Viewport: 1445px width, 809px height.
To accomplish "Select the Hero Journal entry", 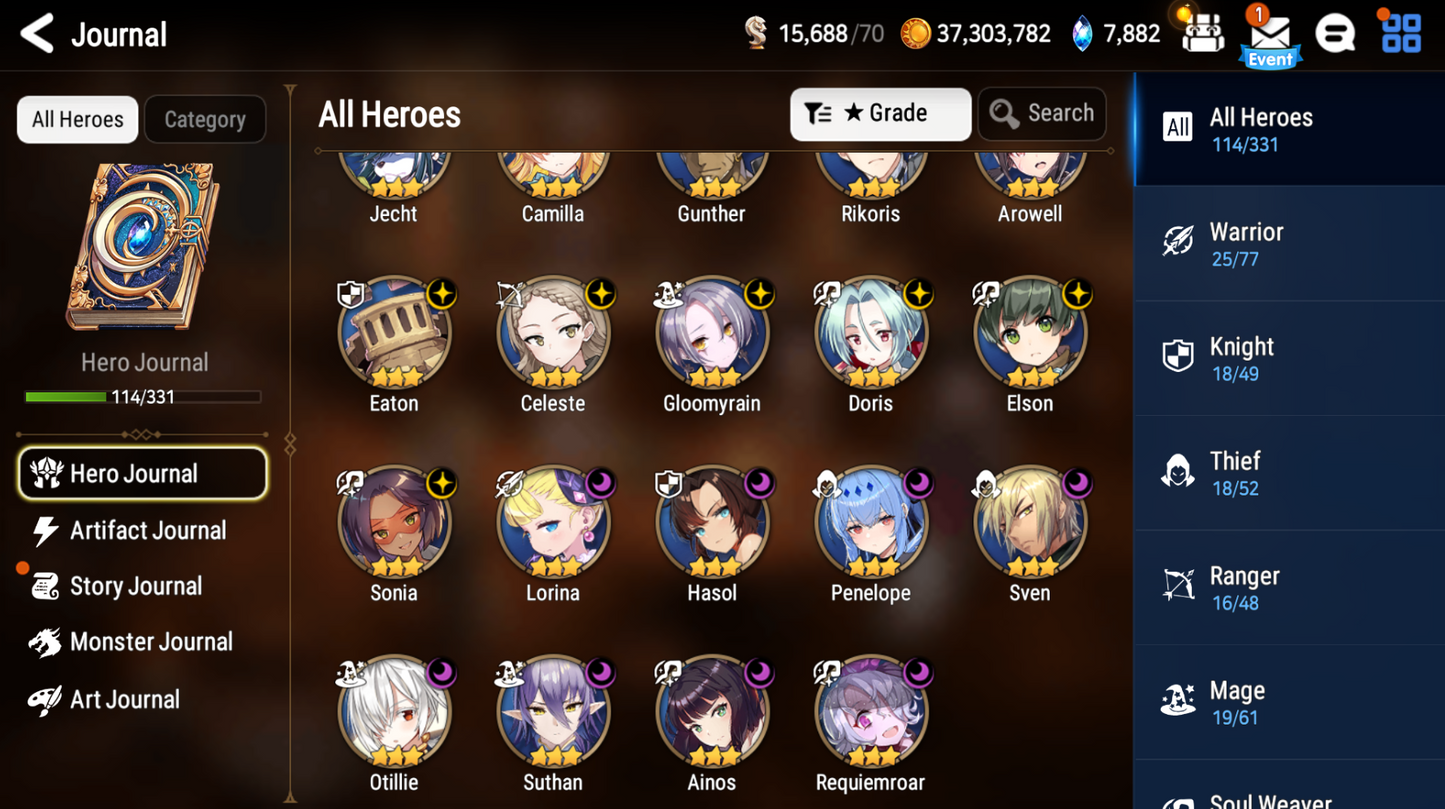I will [x=143, y=473].
